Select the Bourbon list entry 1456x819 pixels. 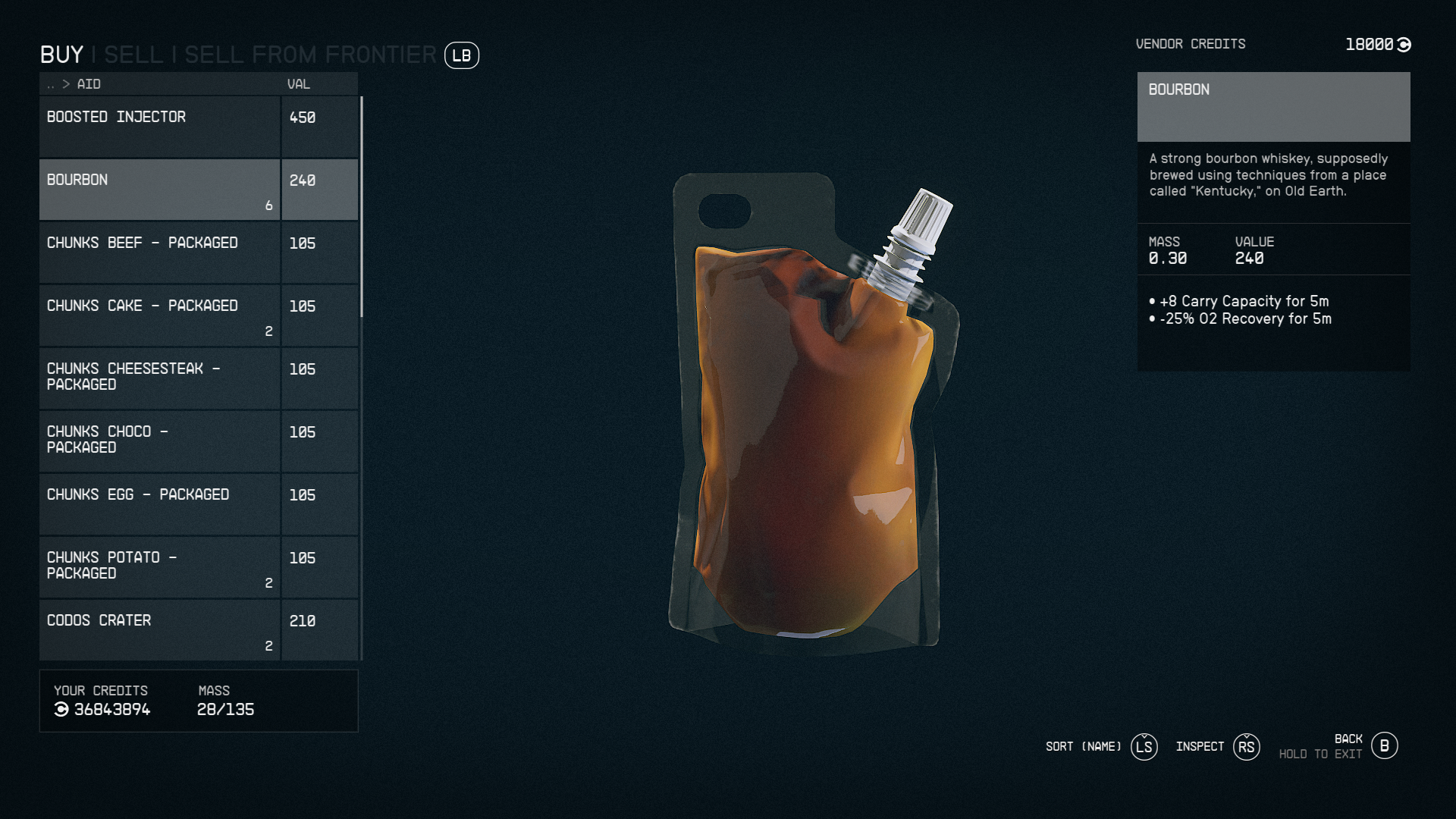159,189
